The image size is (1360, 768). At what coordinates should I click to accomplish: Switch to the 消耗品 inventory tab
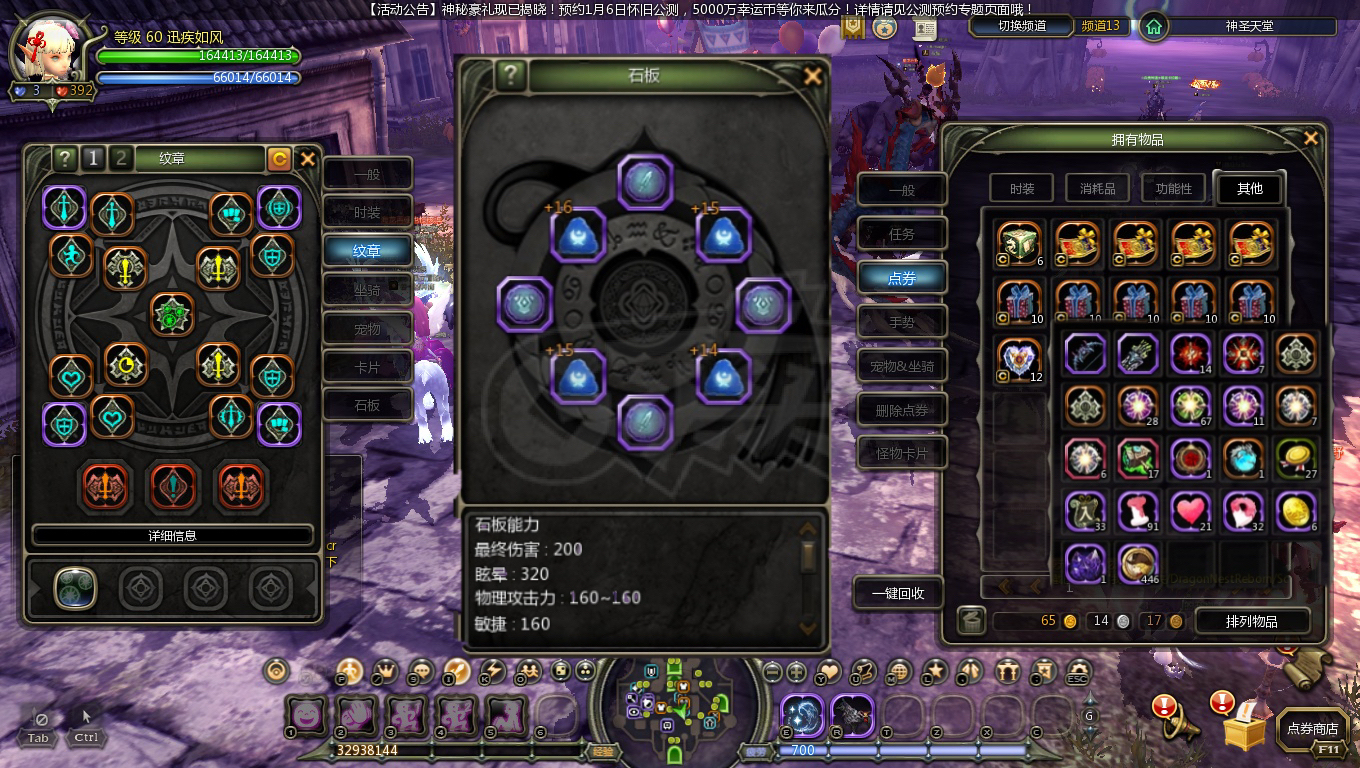coord(1097,188)
